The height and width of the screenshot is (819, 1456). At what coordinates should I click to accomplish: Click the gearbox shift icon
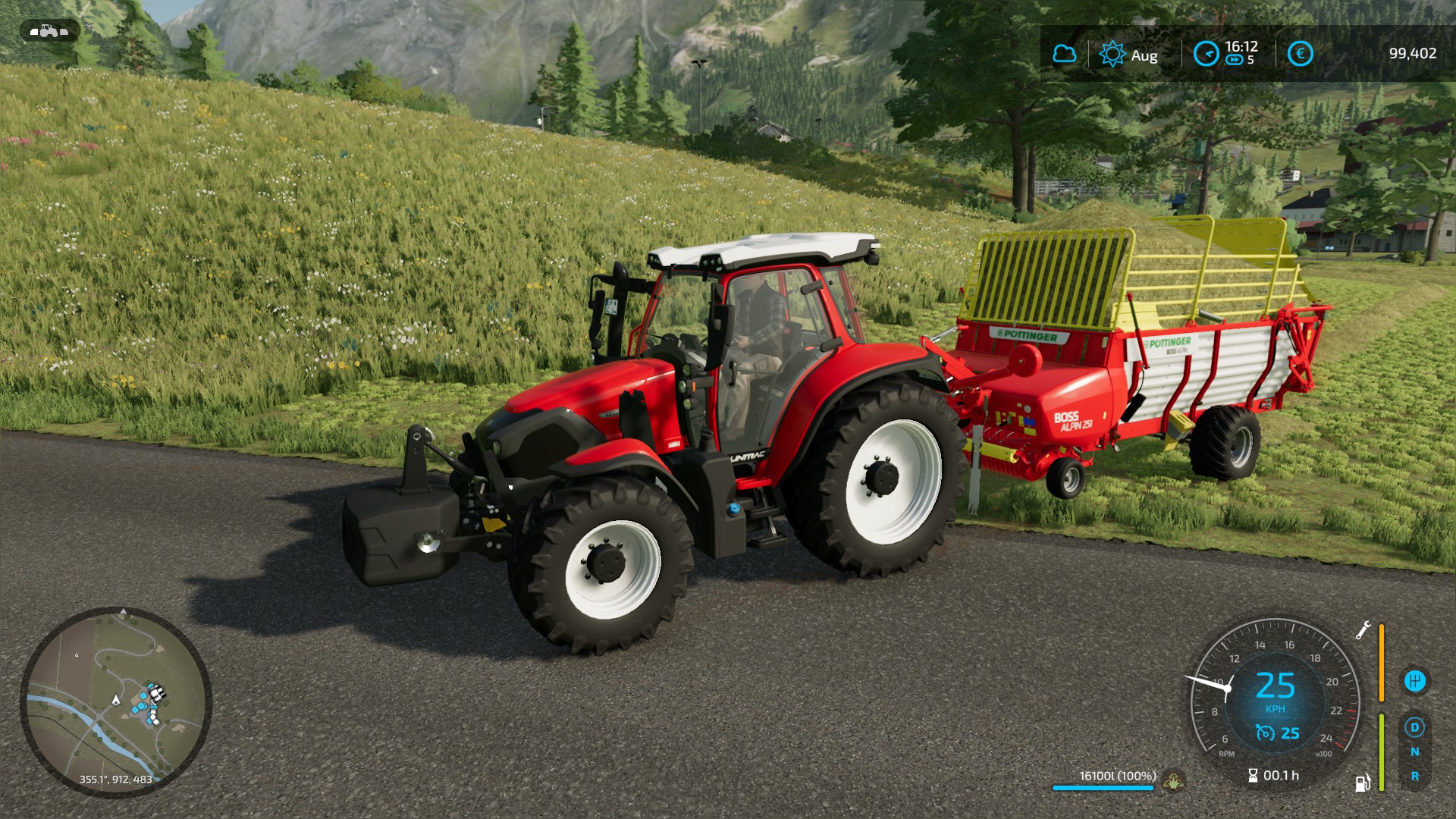click(x=1415, y=681)
